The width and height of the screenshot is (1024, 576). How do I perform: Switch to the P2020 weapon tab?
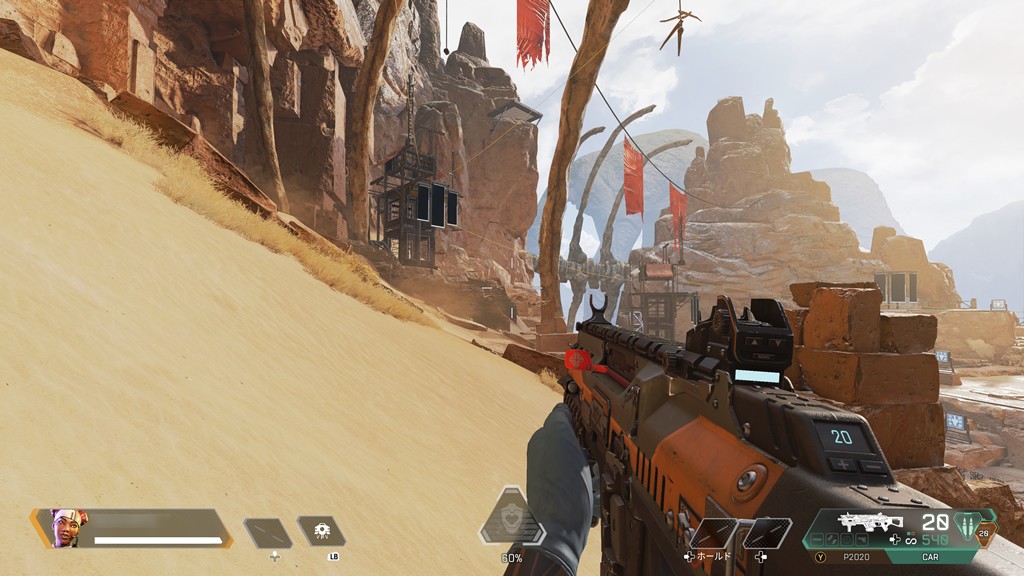point(855,558)
